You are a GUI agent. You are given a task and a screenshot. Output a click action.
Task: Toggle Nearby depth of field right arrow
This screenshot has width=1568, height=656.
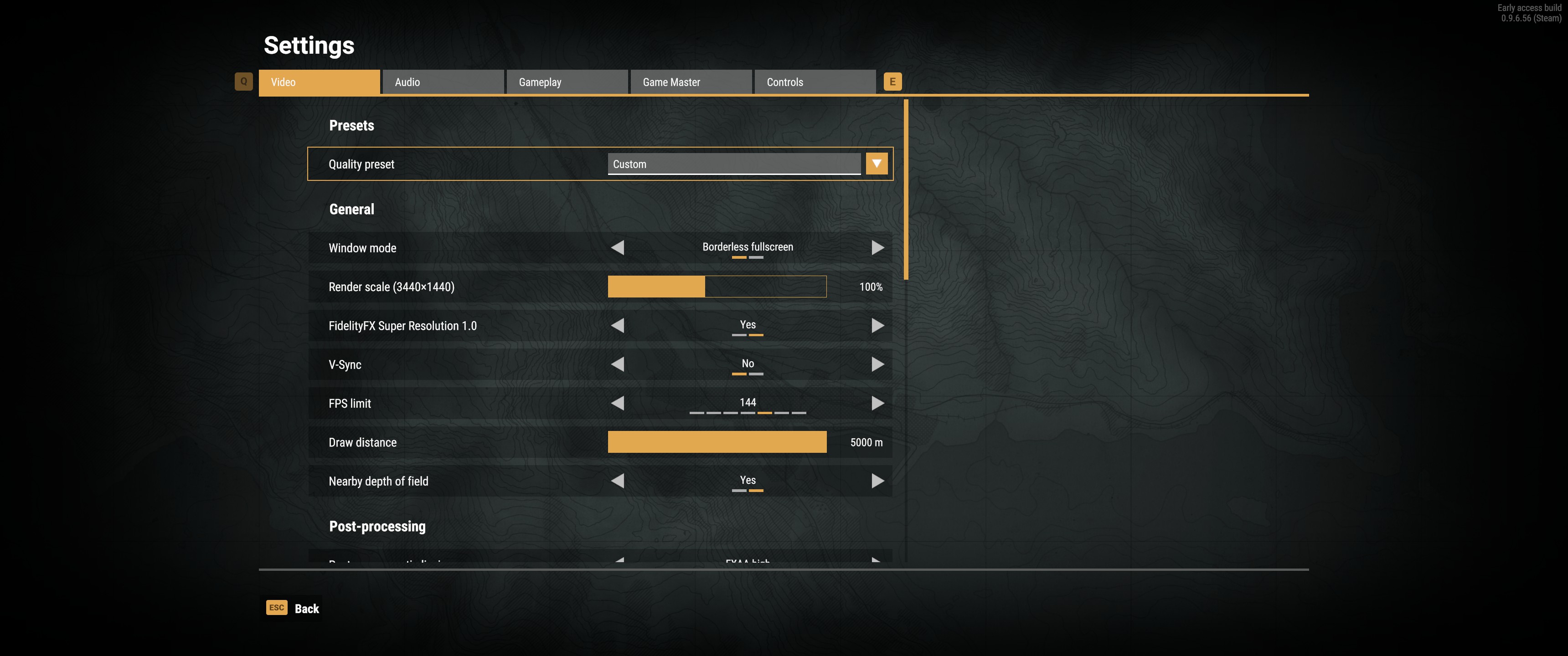click(877, 482)
